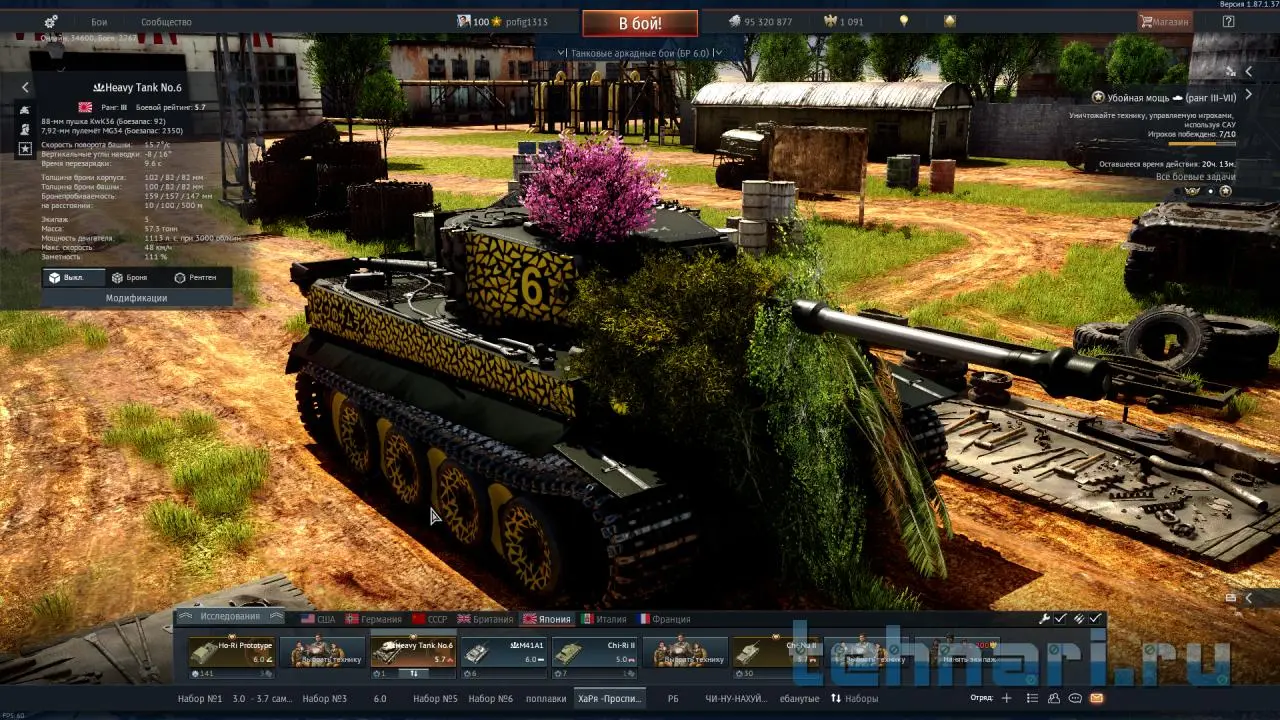
Task: Open «Модификации» for Heavy Tank No.6
Action: pyautogui.click(x=136, y=298)
